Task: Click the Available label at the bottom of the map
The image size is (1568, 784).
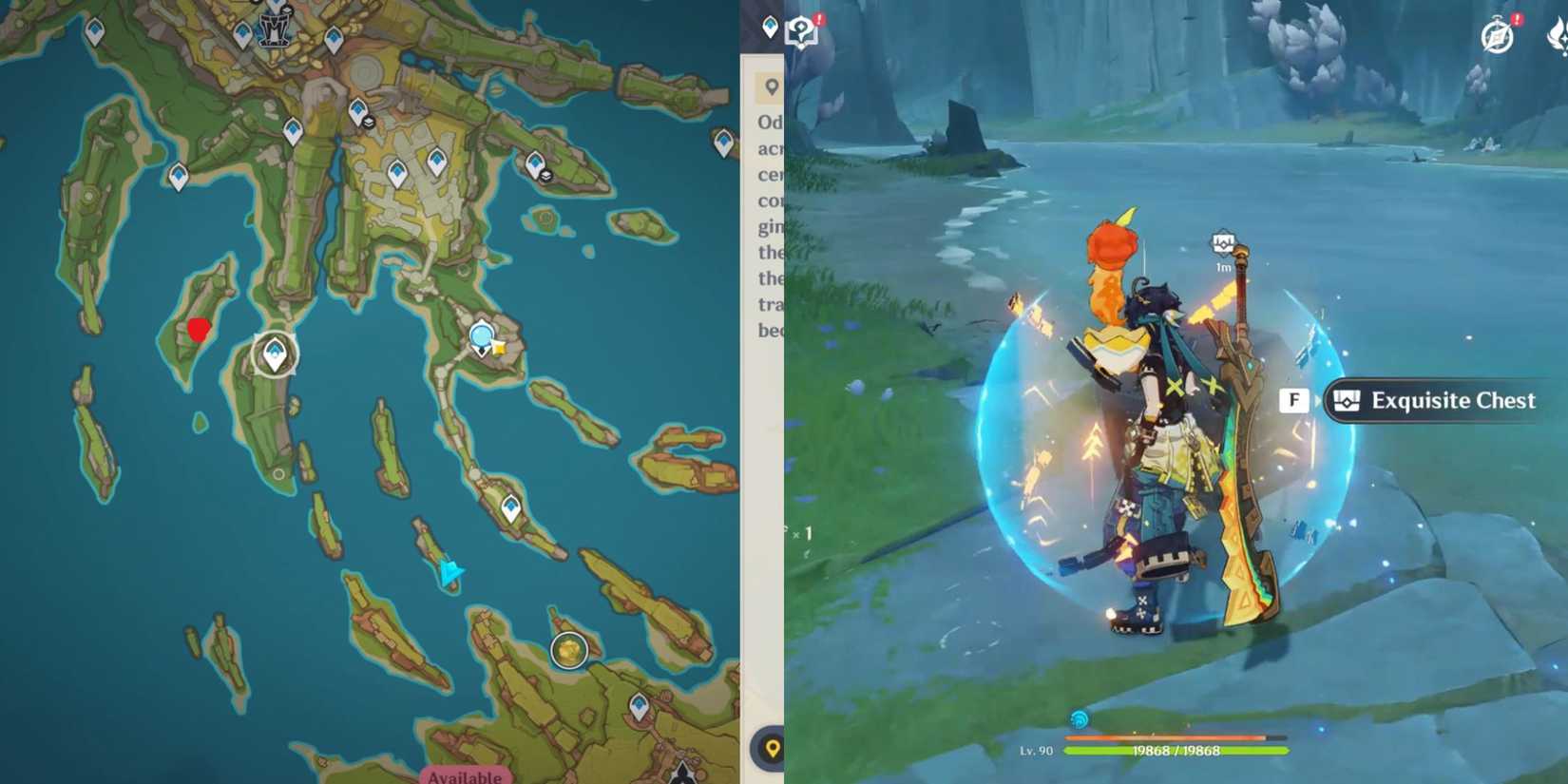Action: click(465, 776)
